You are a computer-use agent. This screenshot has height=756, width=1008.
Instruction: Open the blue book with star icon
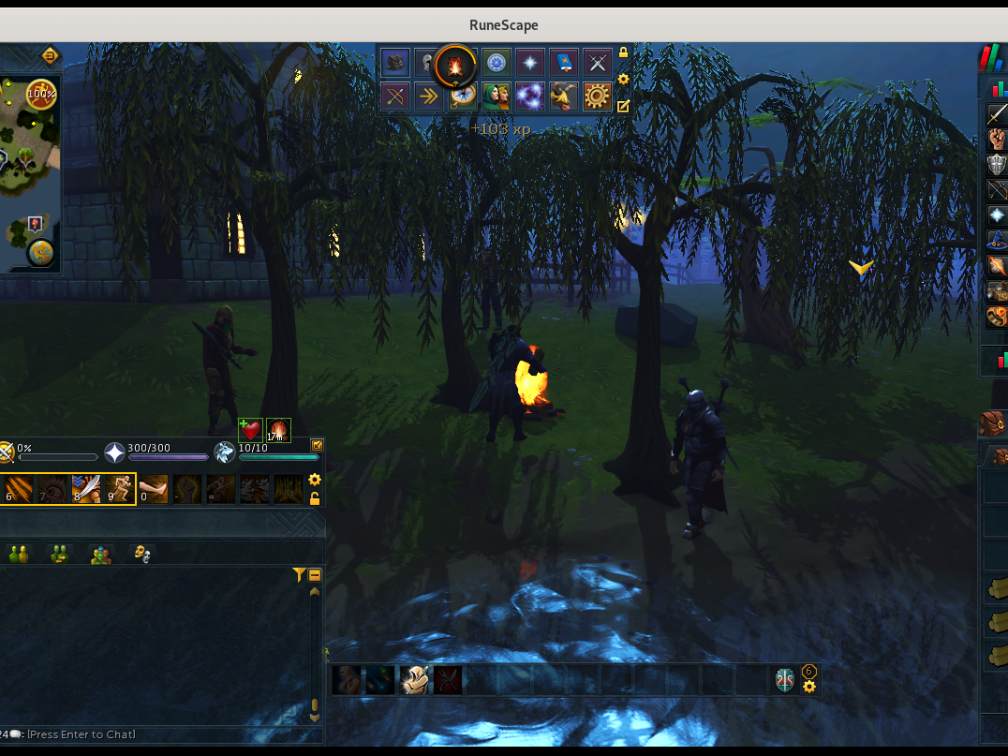(x=563, y=63)
